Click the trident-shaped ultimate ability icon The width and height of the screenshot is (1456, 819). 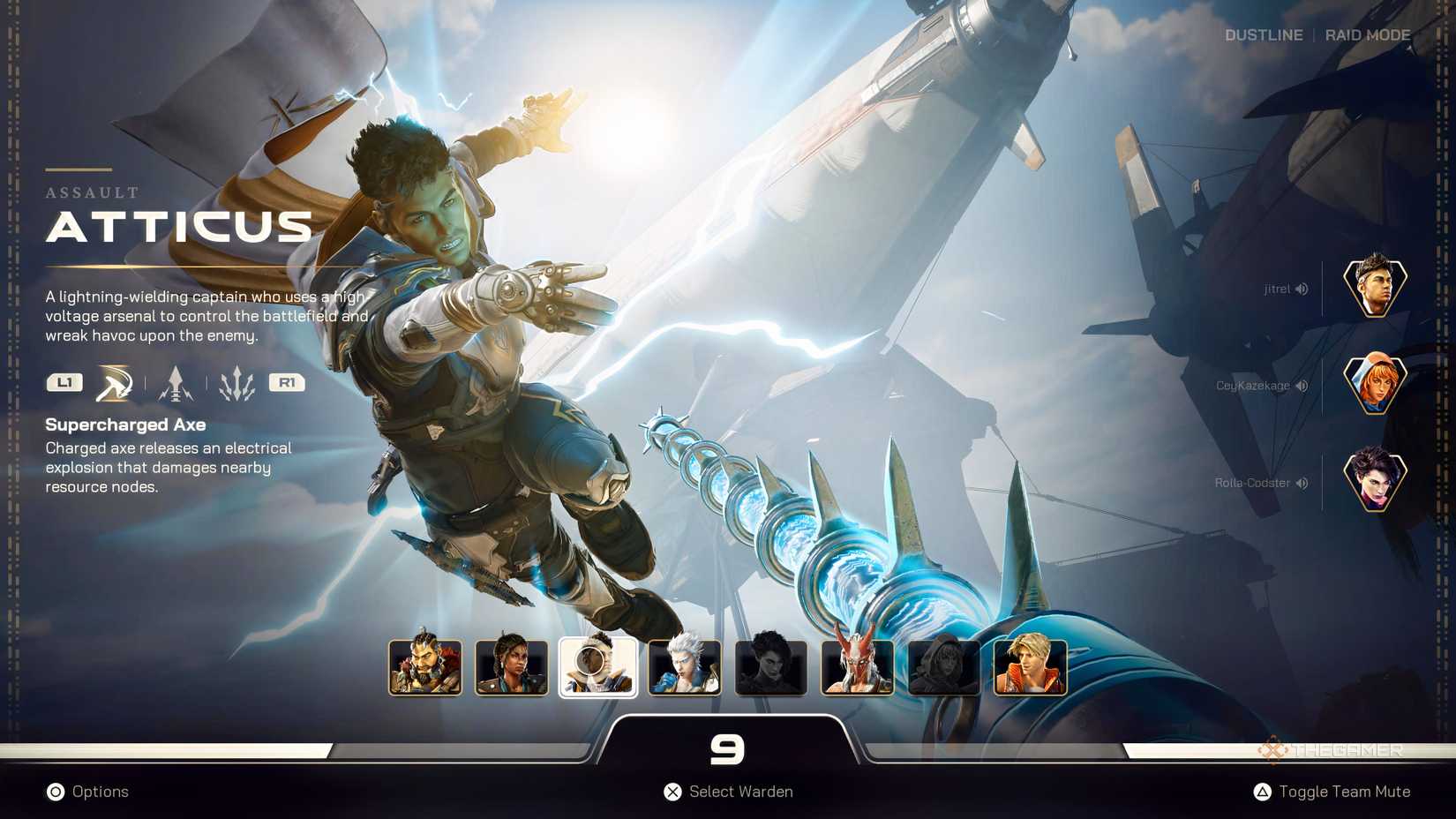click(236, 382)
